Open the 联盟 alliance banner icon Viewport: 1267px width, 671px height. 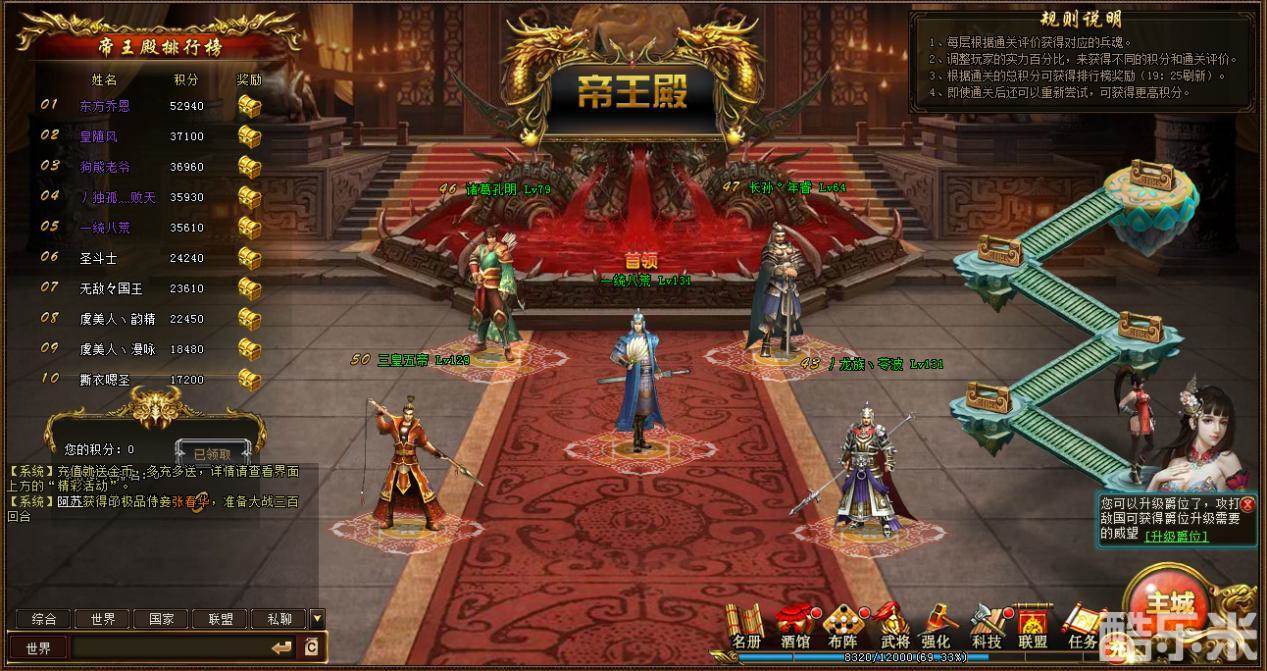click(1032, 624)
